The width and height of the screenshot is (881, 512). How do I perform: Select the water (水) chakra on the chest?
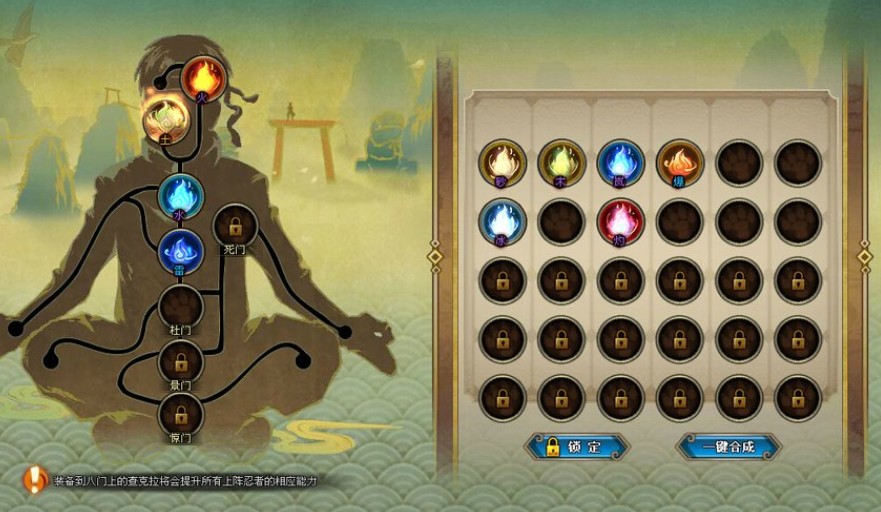pos(181,195)
